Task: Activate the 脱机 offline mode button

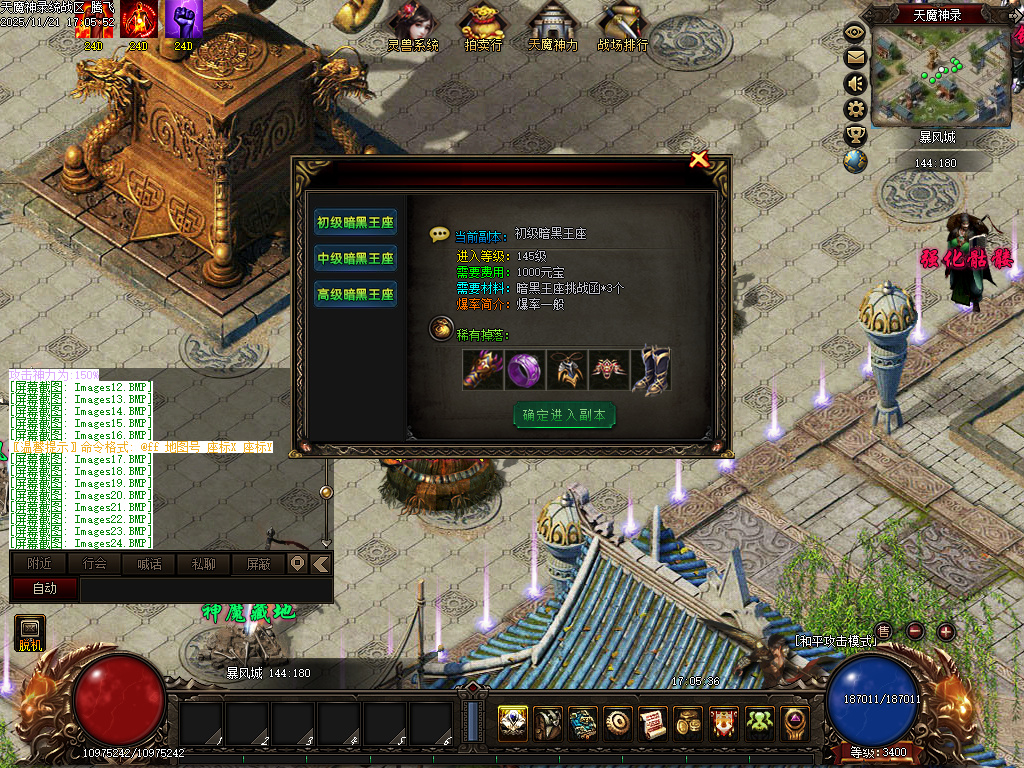Action: point(30,633)
